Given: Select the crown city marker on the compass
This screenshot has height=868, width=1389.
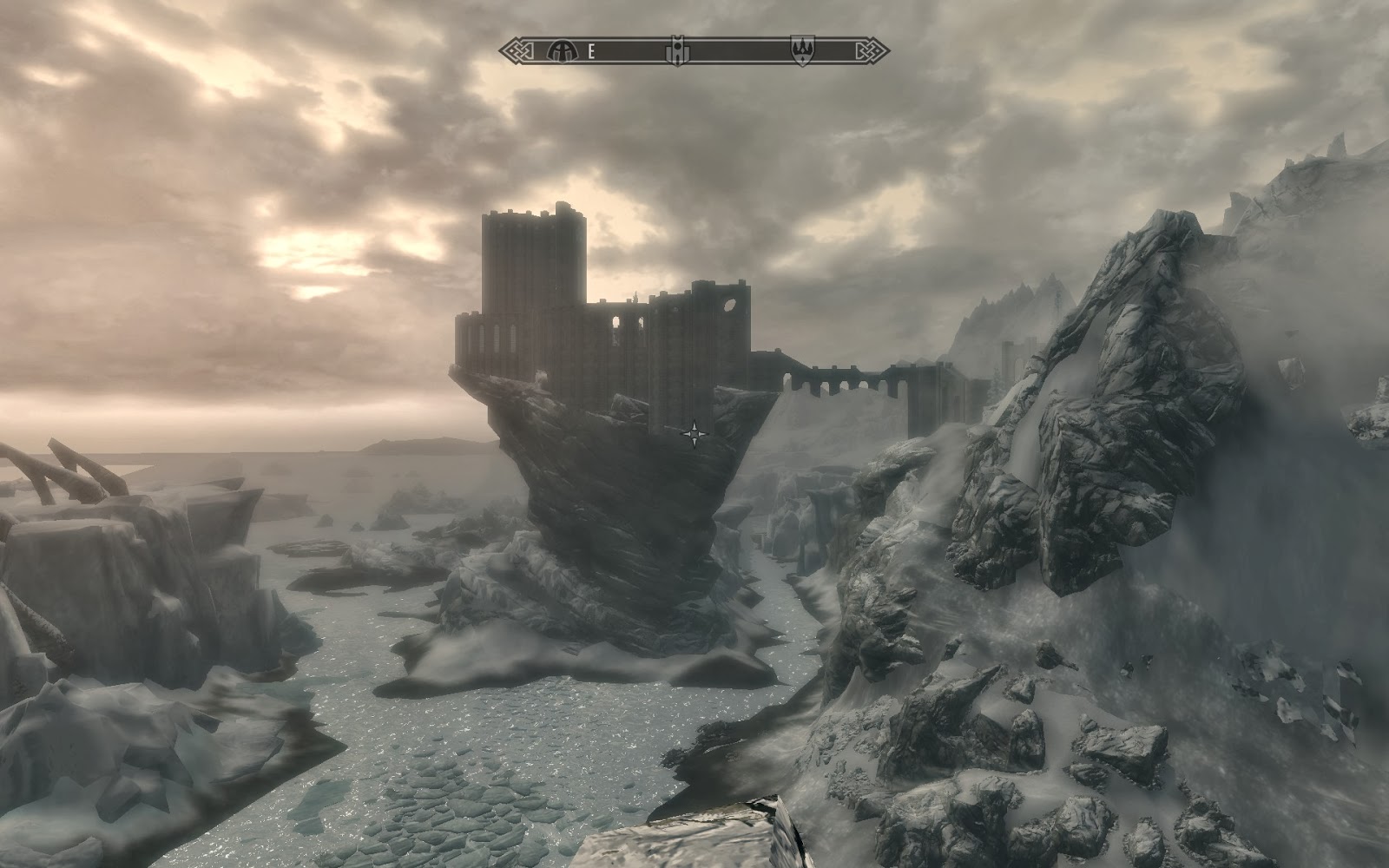Looking at the screenshot, I should [803, 52].
